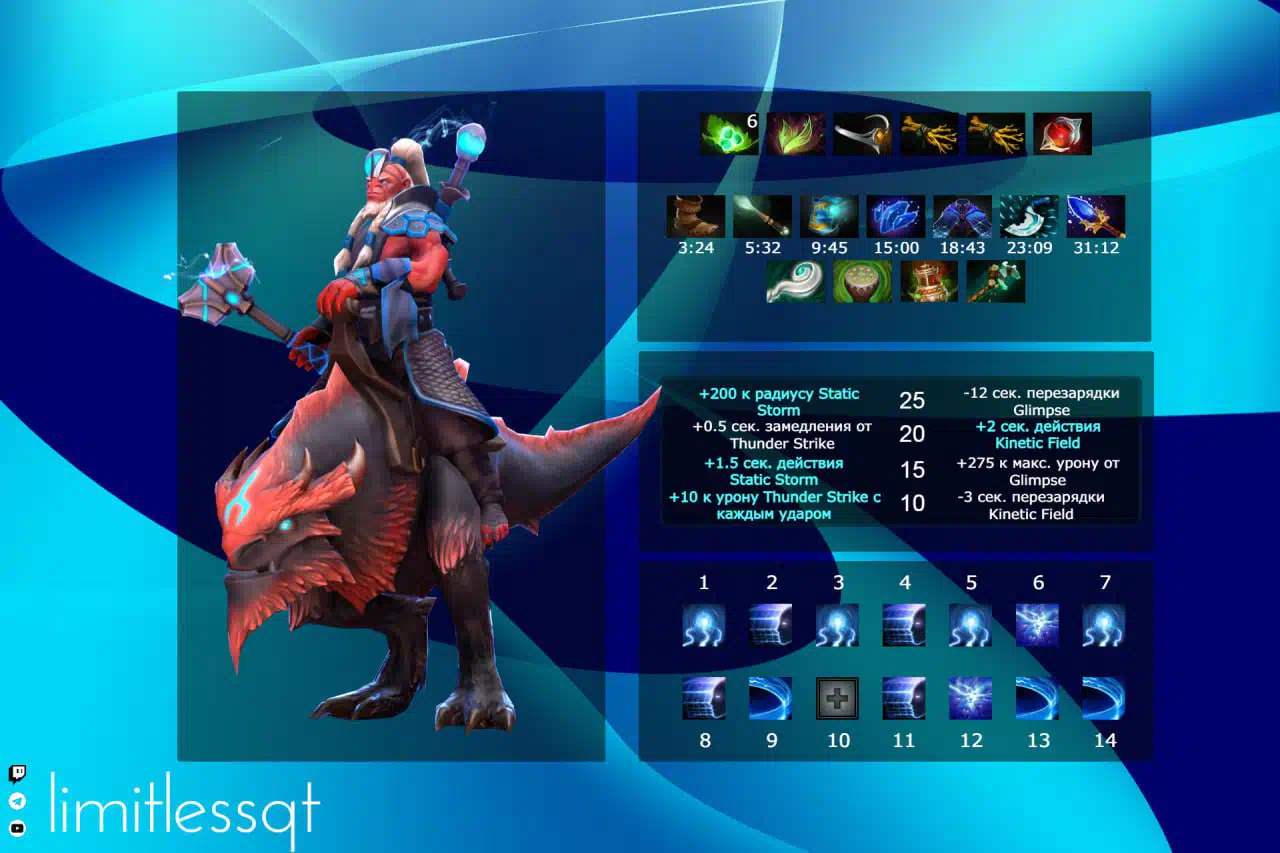
Task: Choose the Circlet item icon
Action: (x=863, y=134)
